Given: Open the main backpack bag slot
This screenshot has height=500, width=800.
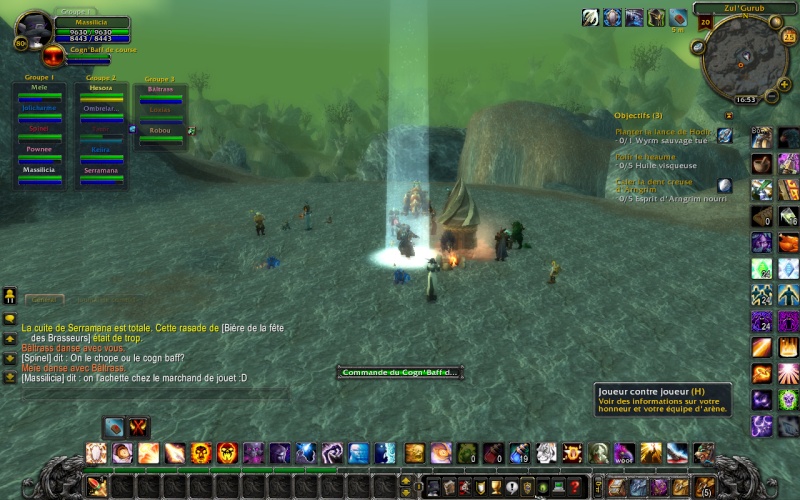Looking at the screenshot, I should pos(704,487).
